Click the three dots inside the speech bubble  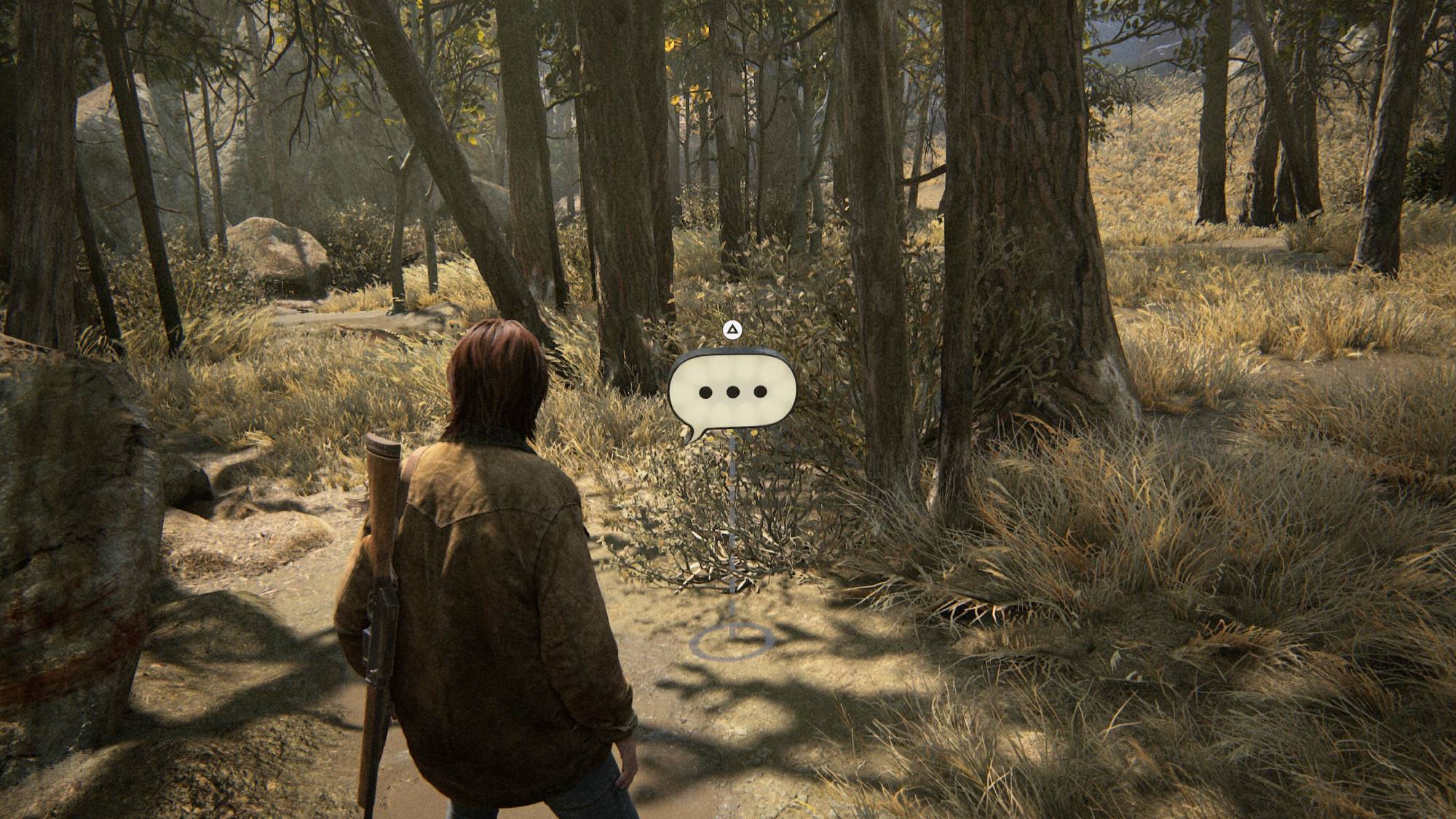(x=732, y=392)
